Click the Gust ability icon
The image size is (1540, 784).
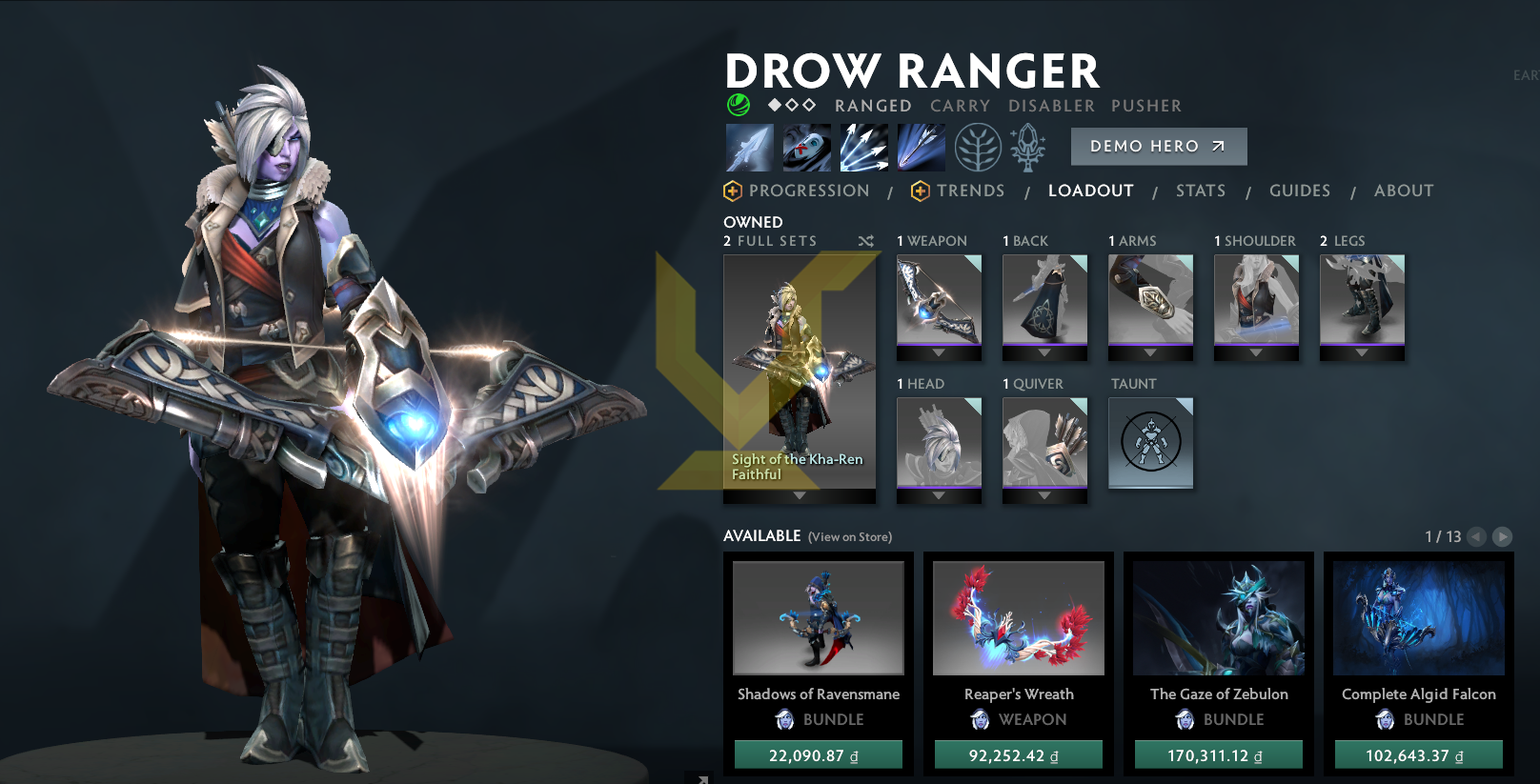(x=807, y=146)
